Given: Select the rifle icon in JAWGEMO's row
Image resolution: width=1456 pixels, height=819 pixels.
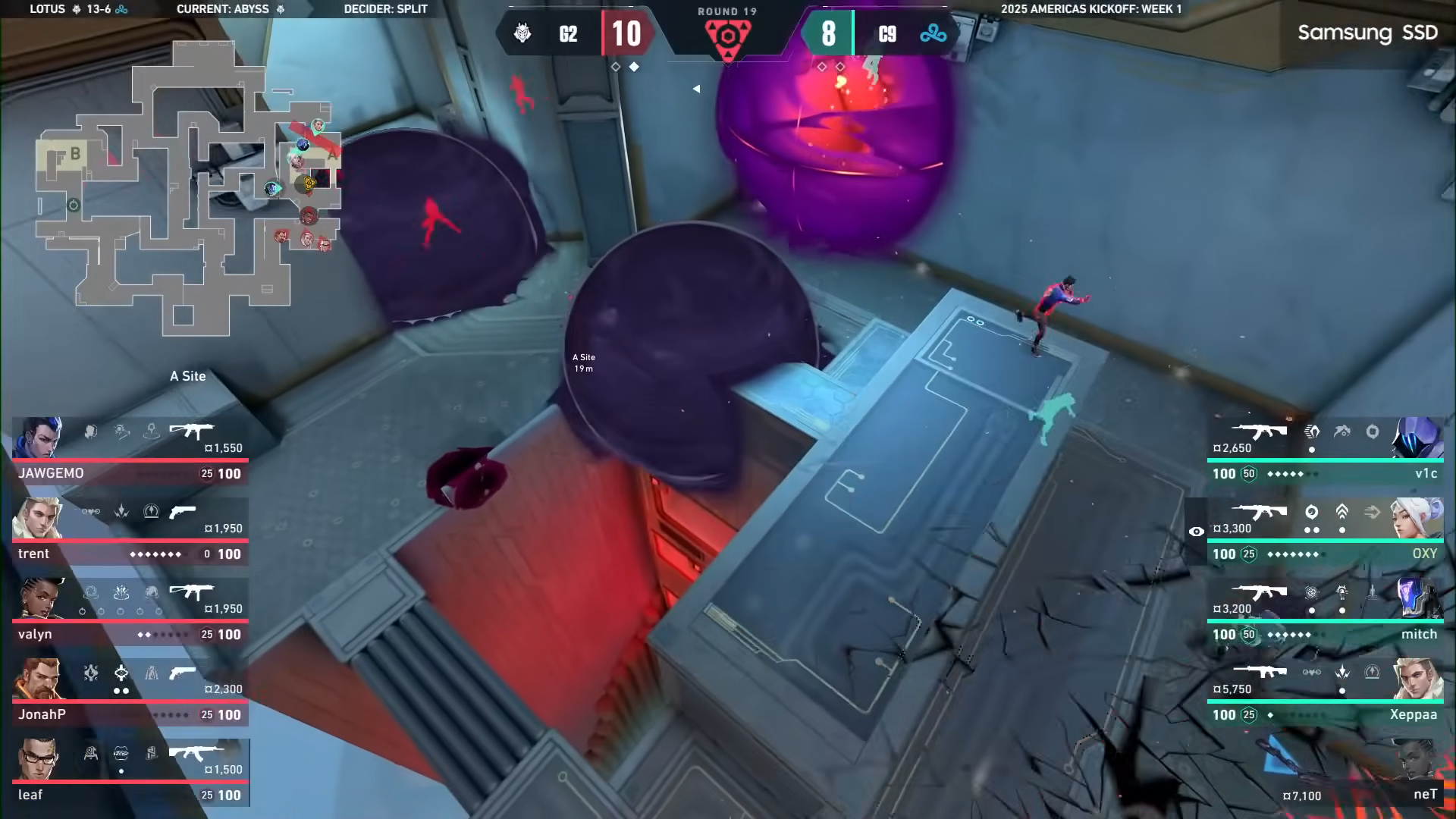Looking at the screenshot, I should (191, 431).
